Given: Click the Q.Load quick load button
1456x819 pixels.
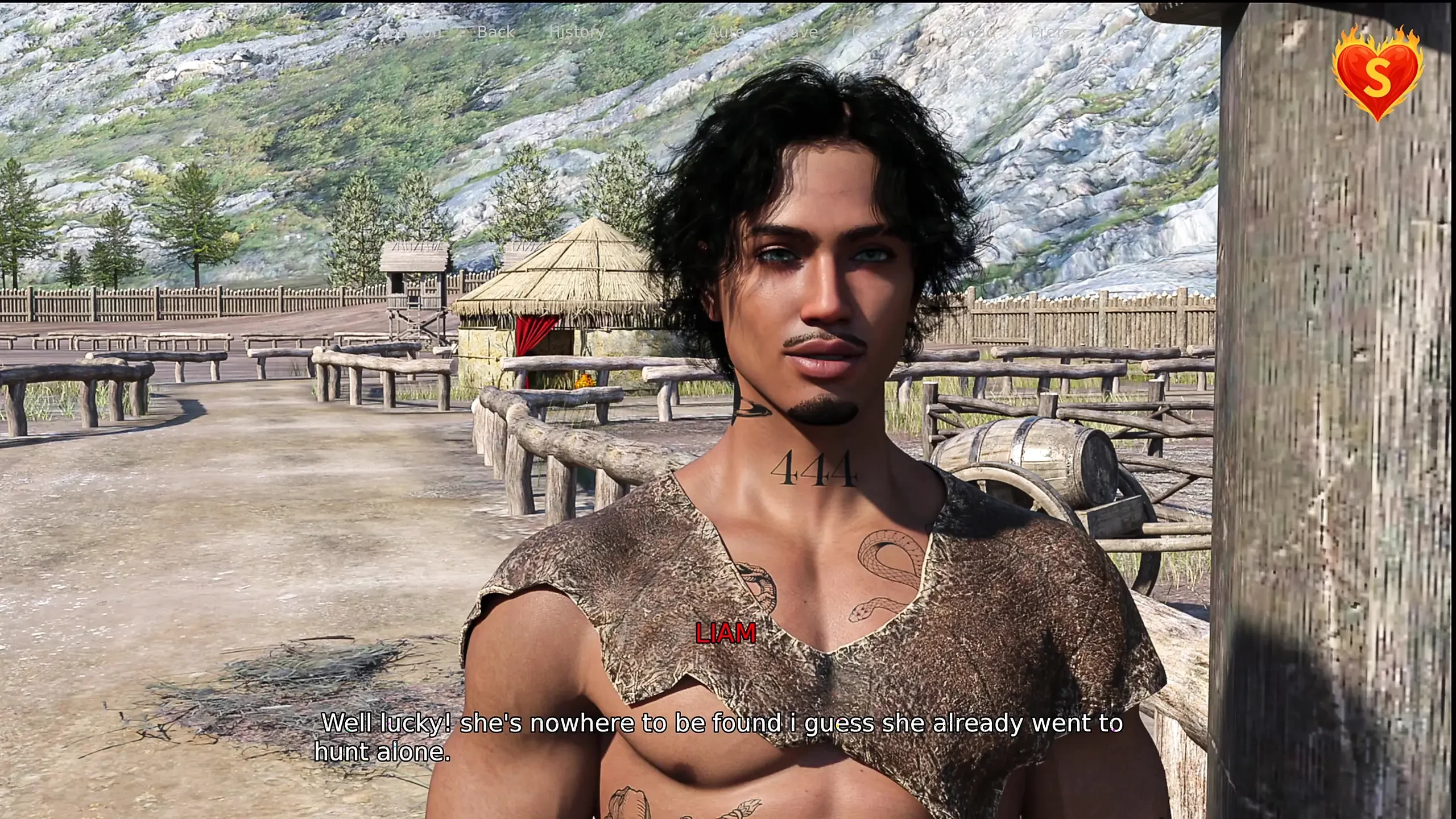Looking at the screenshot, I should point(970,32).
